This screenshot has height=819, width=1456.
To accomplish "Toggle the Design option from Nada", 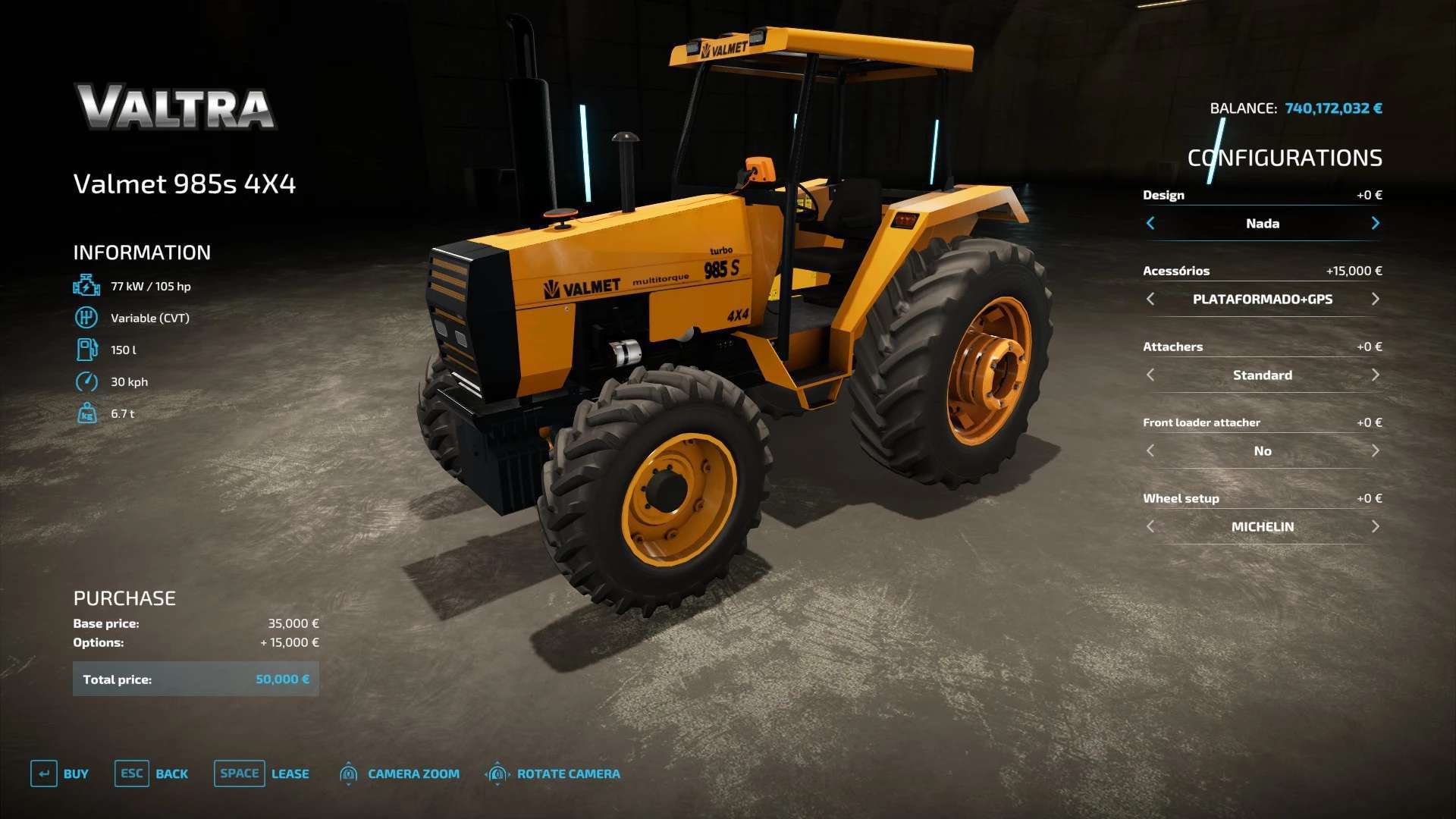I will (x=1375, y=223).
